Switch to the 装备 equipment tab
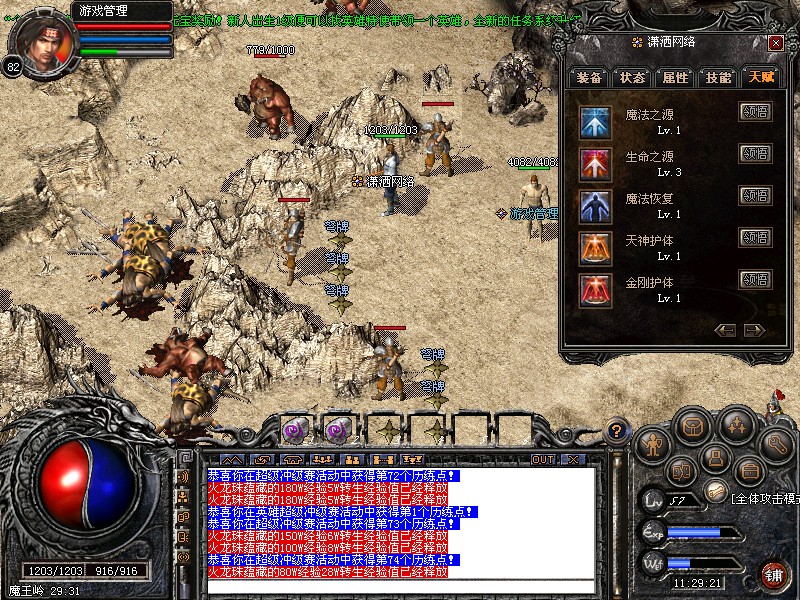The height and width of the screenshot is (600, 800). [589, 77]
